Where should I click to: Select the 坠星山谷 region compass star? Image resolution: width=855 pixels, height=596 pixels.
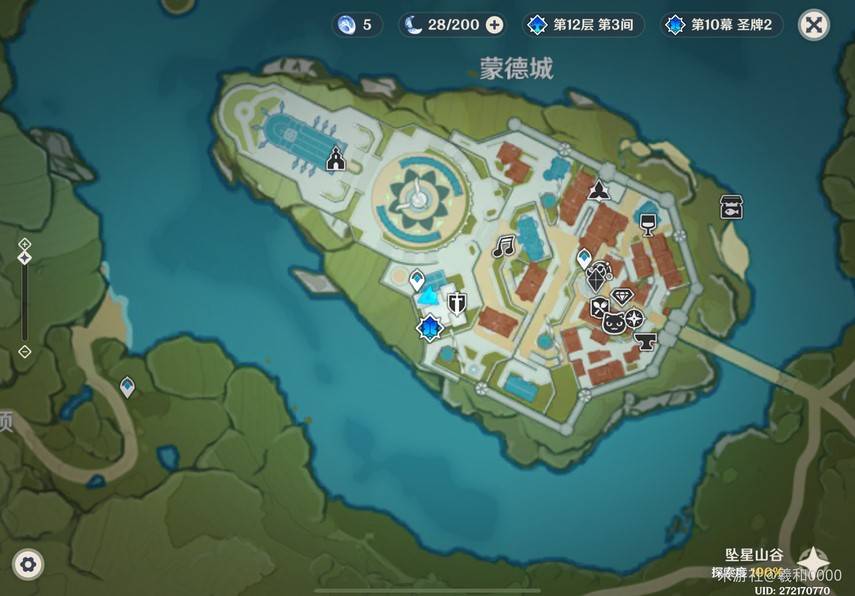point(815,561)
